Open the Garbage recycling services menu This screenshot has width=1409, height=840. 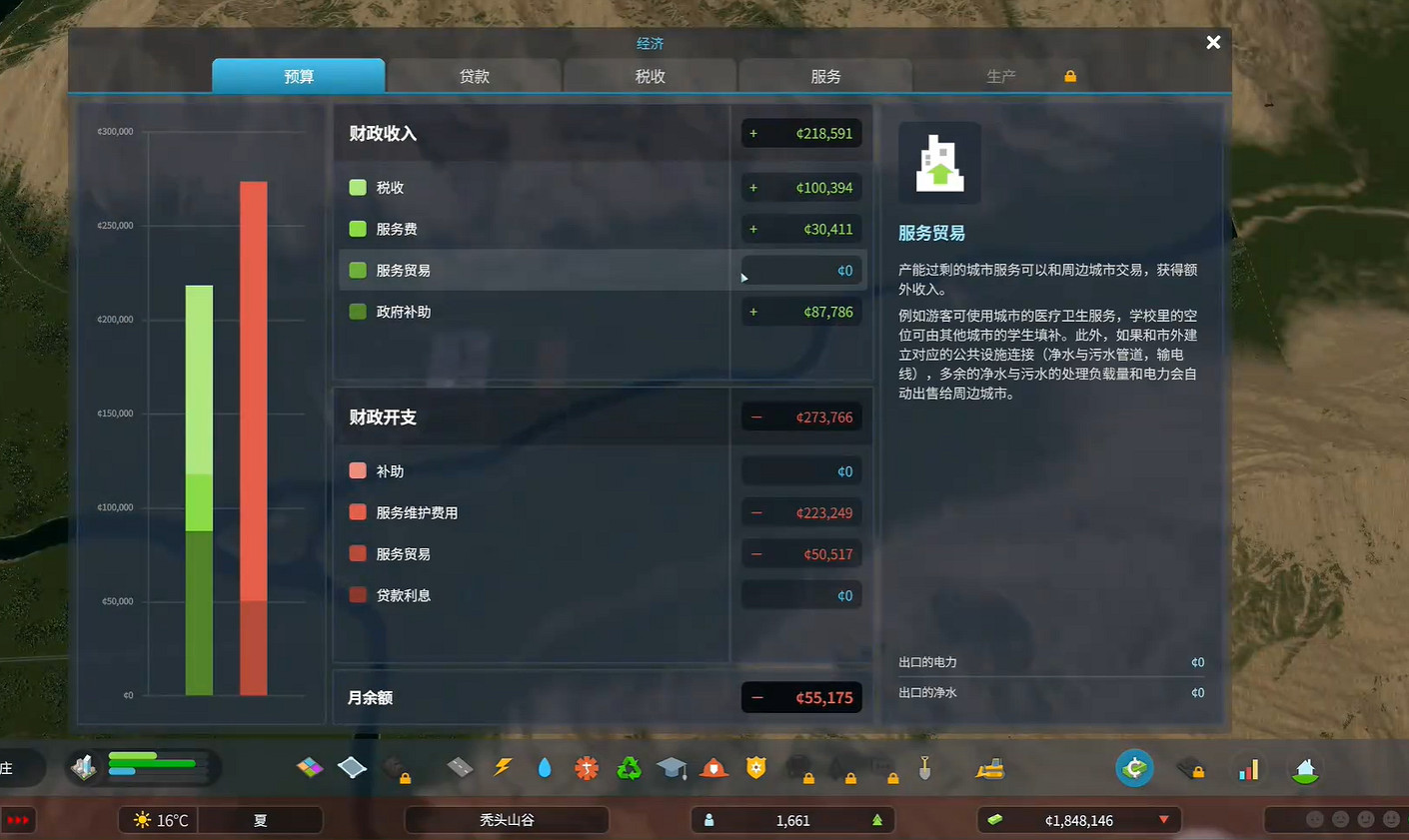coord(628,768)
